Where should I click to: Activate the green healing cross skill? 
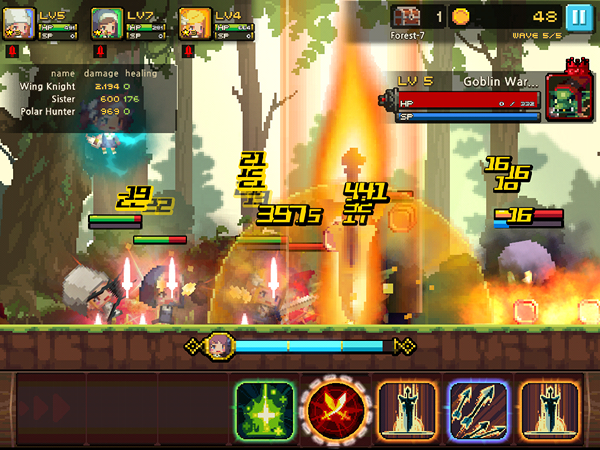pos(265,409)
